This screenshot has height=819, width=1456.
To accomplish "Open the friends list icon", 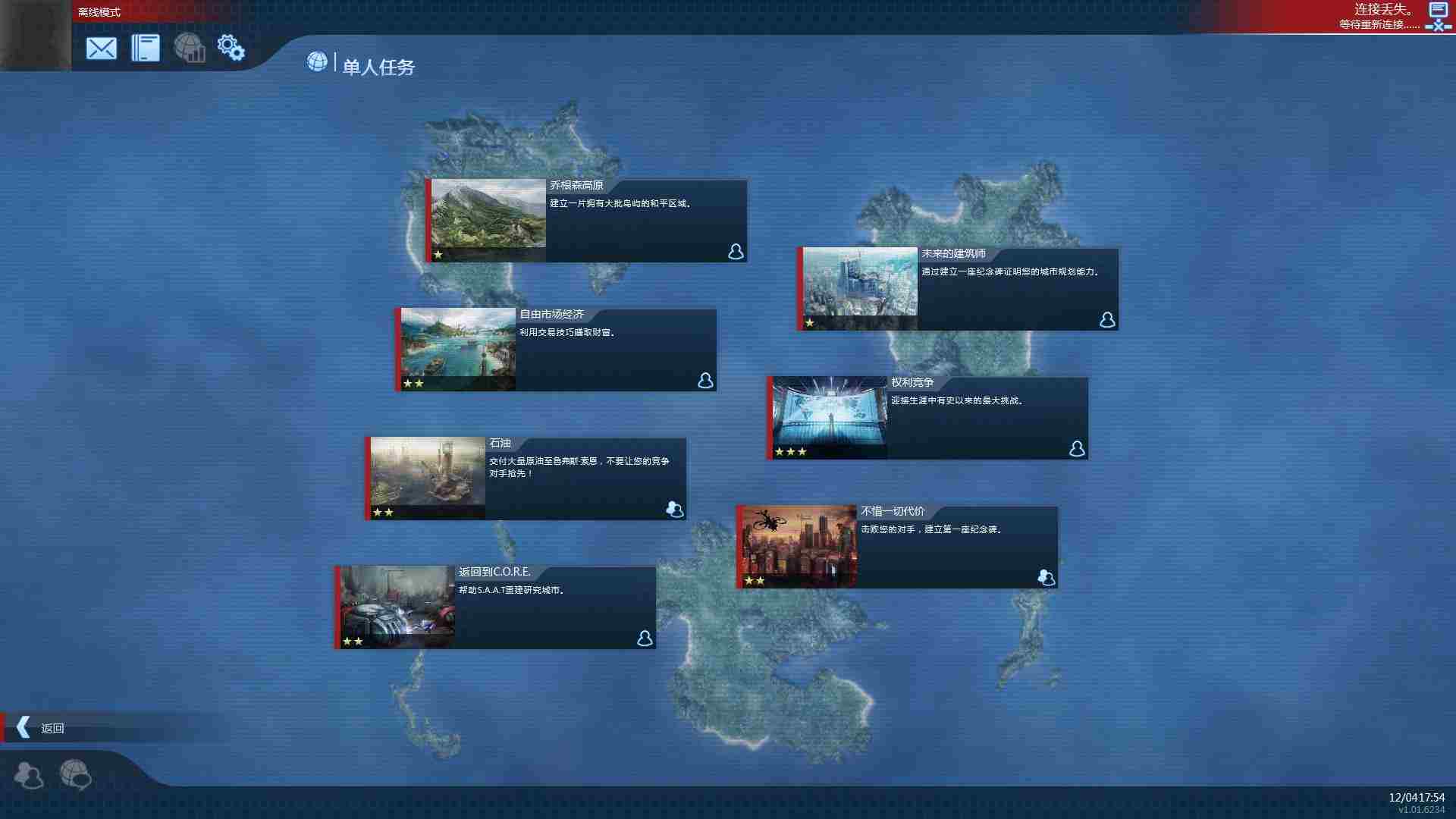I will [29, 775].
